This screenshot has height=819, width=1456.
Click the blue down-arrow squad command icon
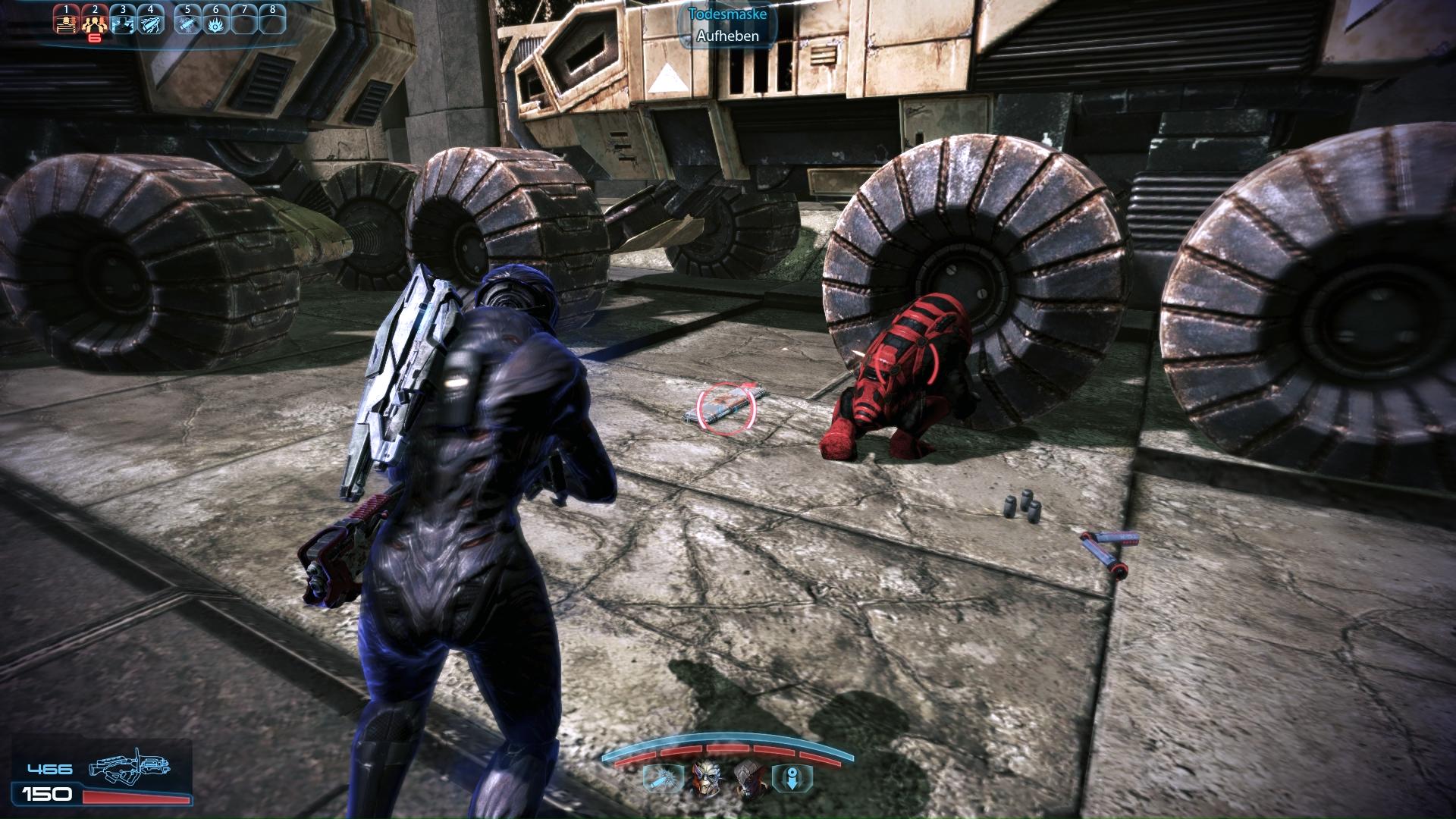(x=791, y=778)
